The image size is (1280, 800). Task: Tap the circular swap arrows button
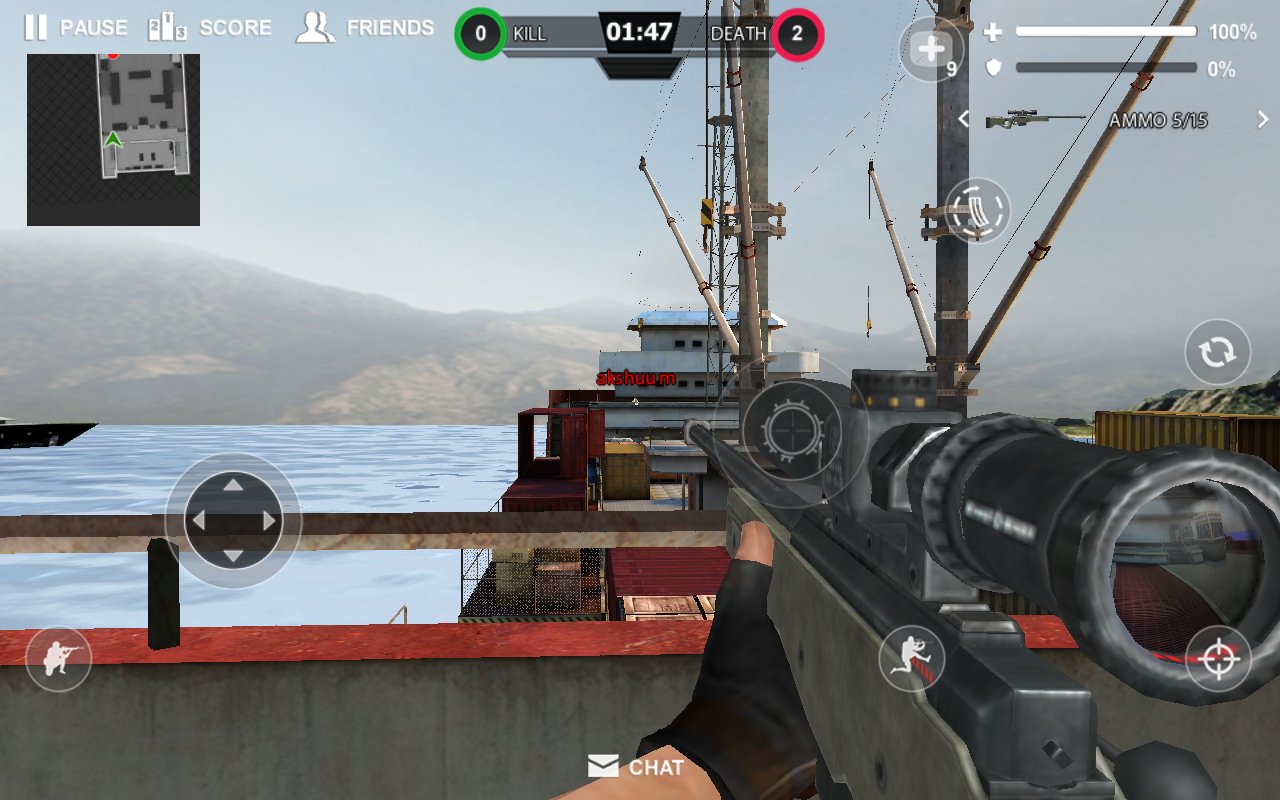(x=1217, y=352)
